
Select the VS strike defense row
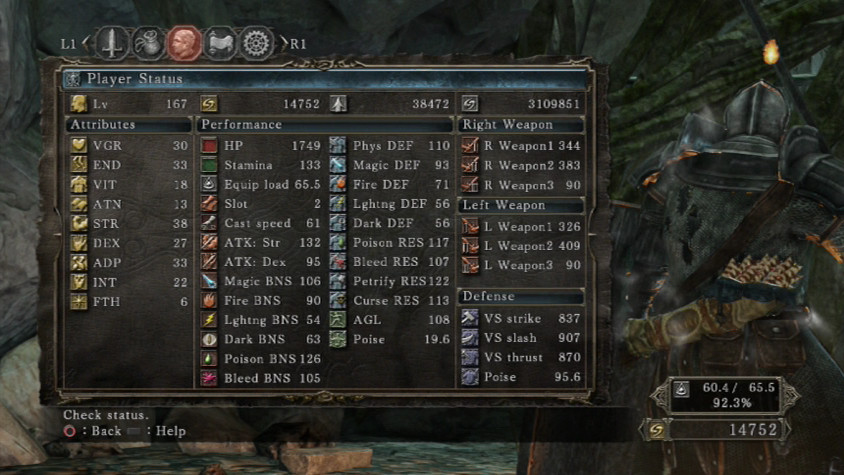tap(520, 318)
